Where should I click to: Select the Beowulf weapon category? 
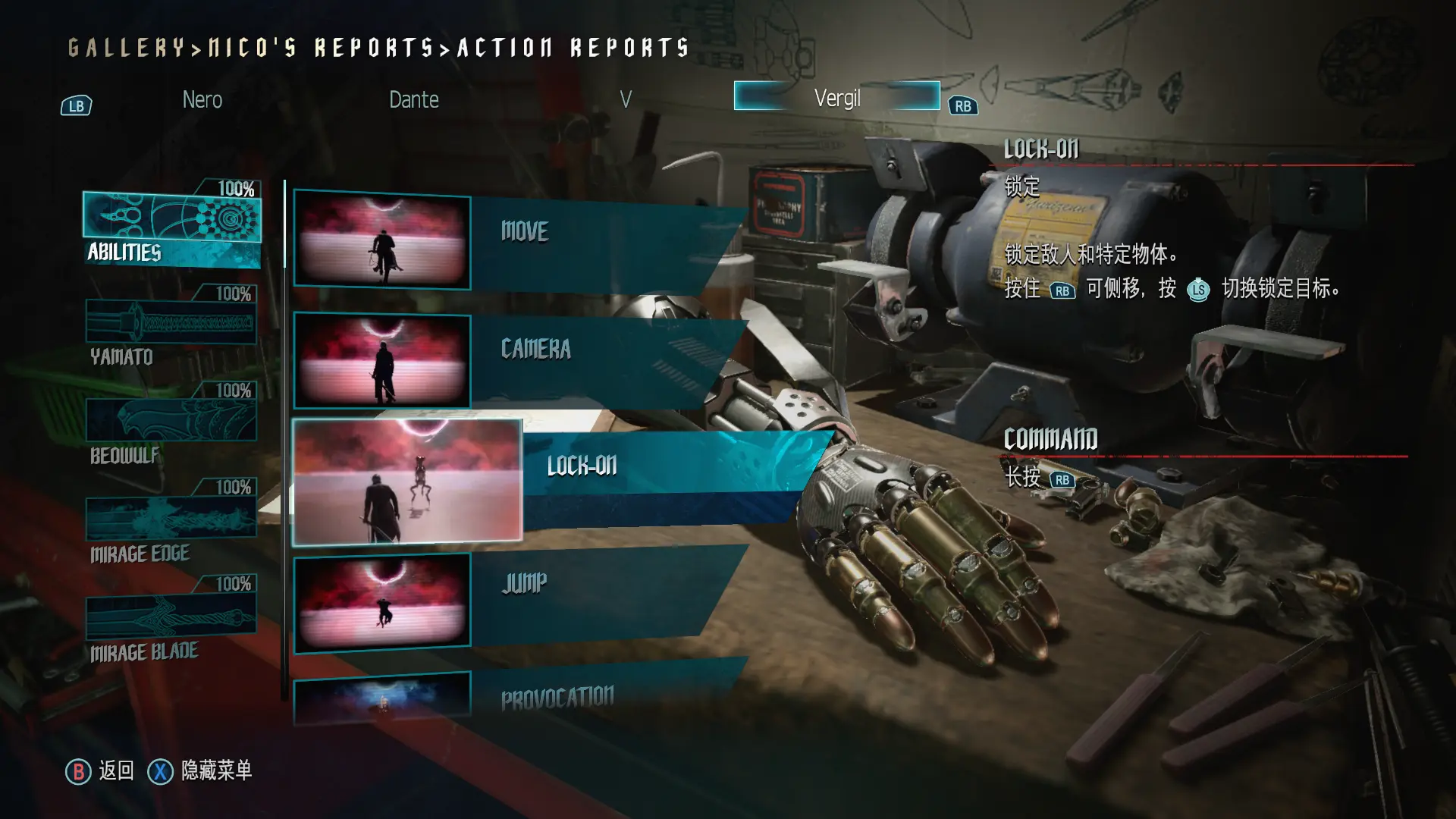[171, 428]
